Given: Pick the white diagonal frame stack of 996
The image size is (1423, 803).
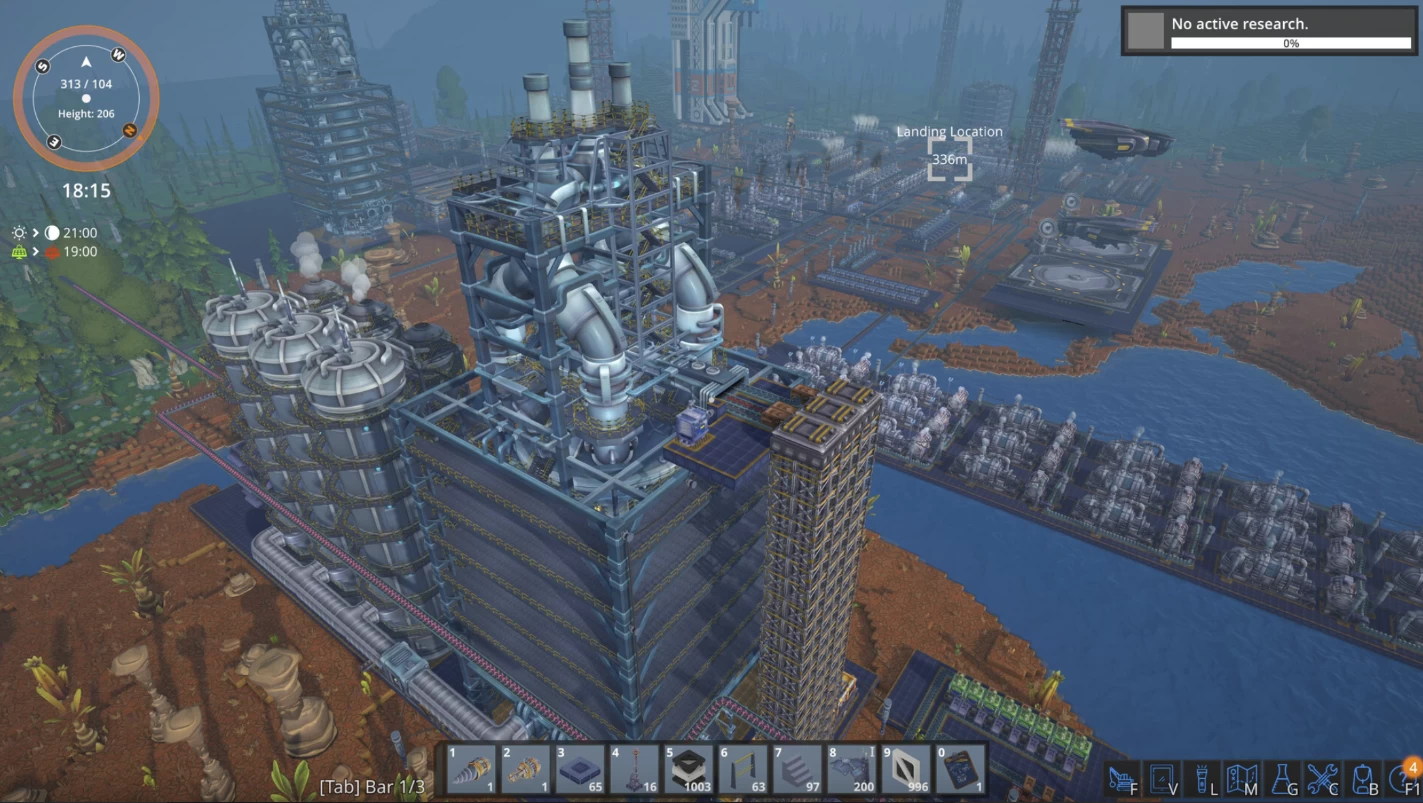Looking at the screenshot, I should [906, 769].
